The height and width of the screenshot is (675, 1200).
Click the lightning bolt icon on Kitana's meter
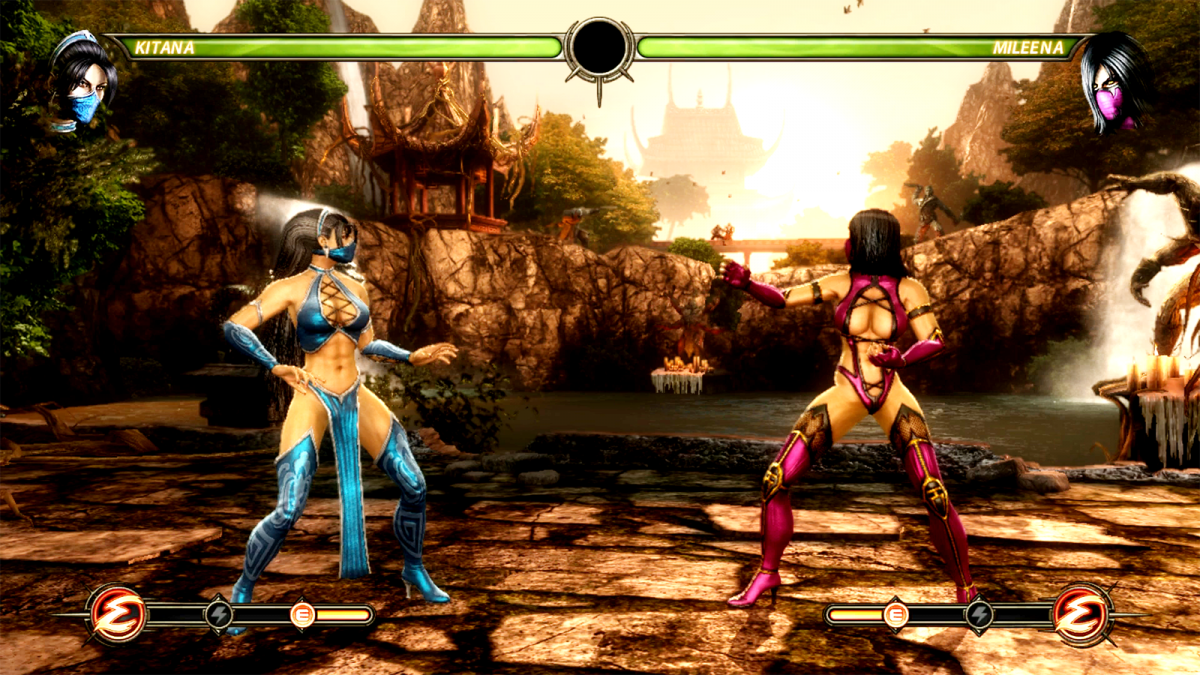point(219,615)
